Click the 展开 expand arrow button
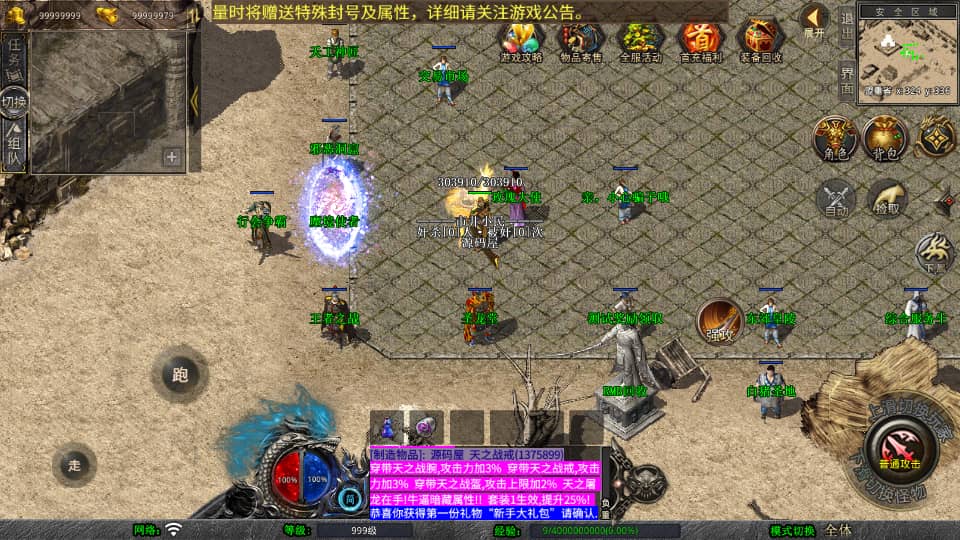Viewport: 960px width, 540px height. coord(814,21)
